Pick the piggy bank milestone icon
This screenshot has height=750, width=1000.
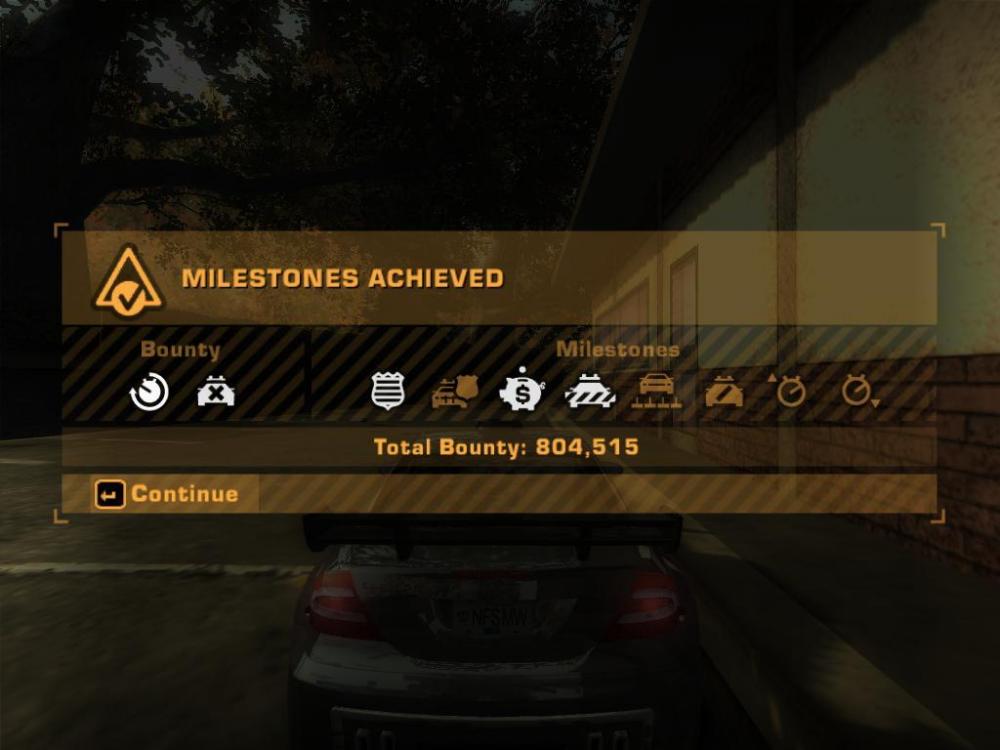[x=522, y=391]
